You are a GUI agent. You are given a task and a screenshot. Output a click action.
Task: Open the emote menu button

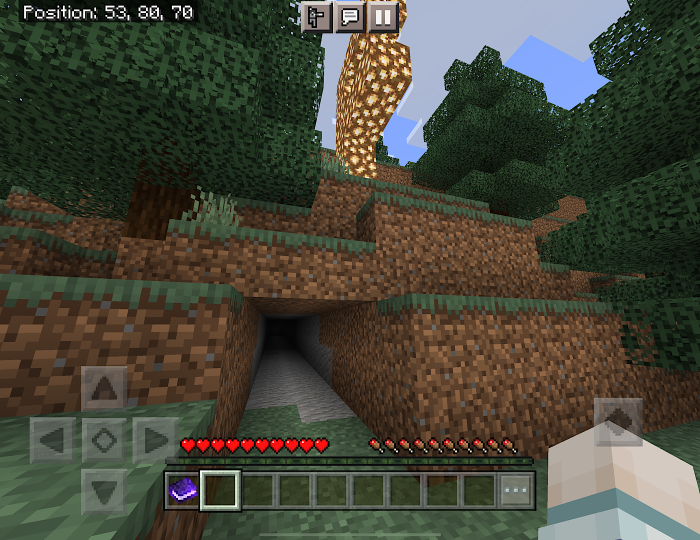[x=317, y=17]
